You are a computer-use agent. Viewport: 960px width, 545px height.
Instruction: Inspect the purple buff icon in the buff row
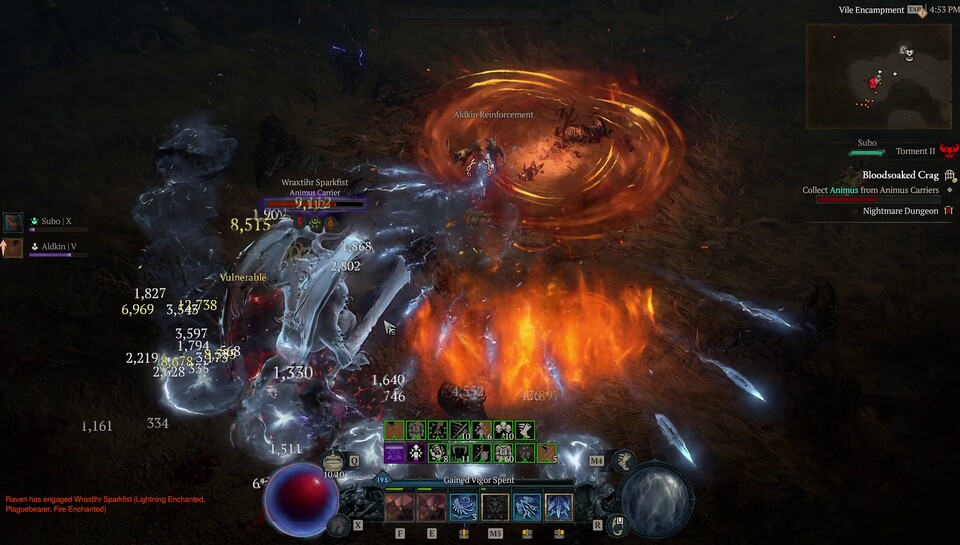pos(395,454)
